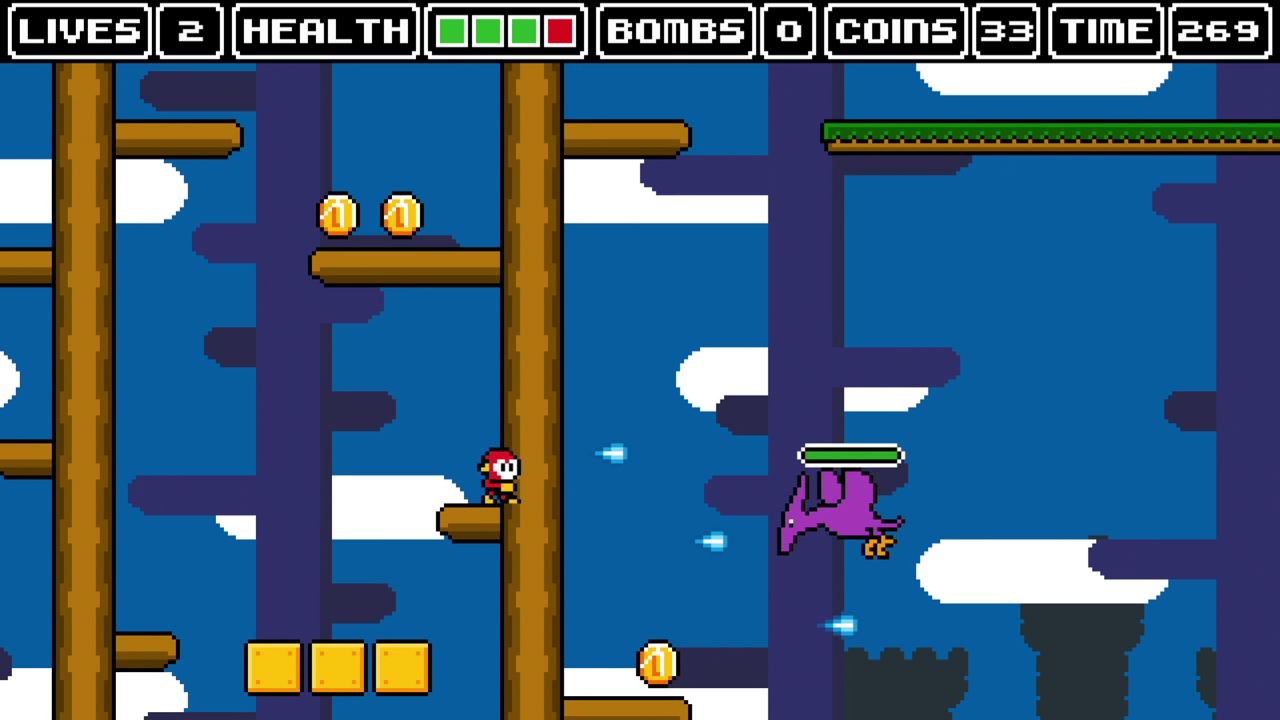Expand the LIVES counter panel

coord(79,31)
